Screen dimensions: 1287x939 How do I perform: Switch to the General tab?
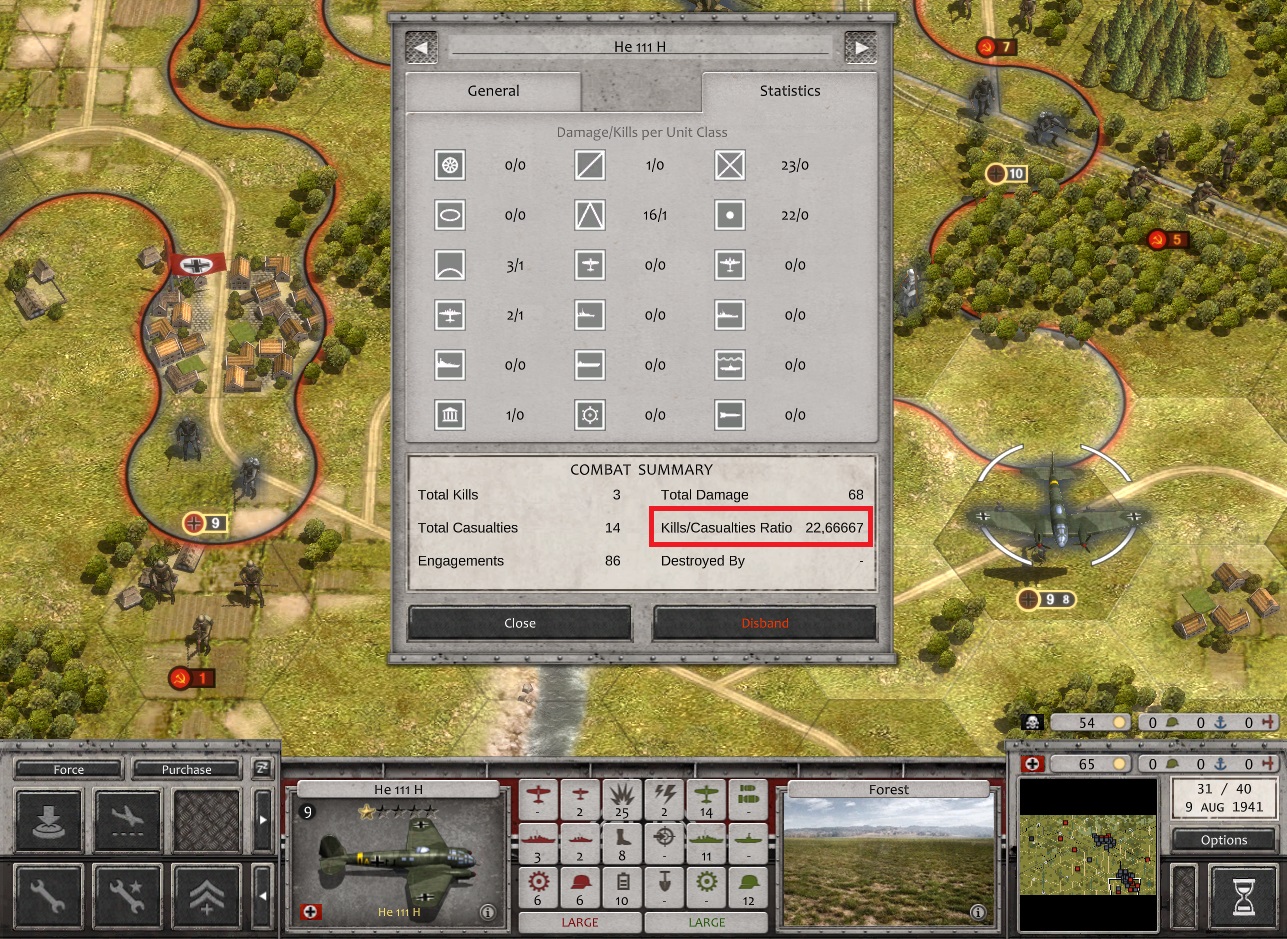(x=493, y=91)
